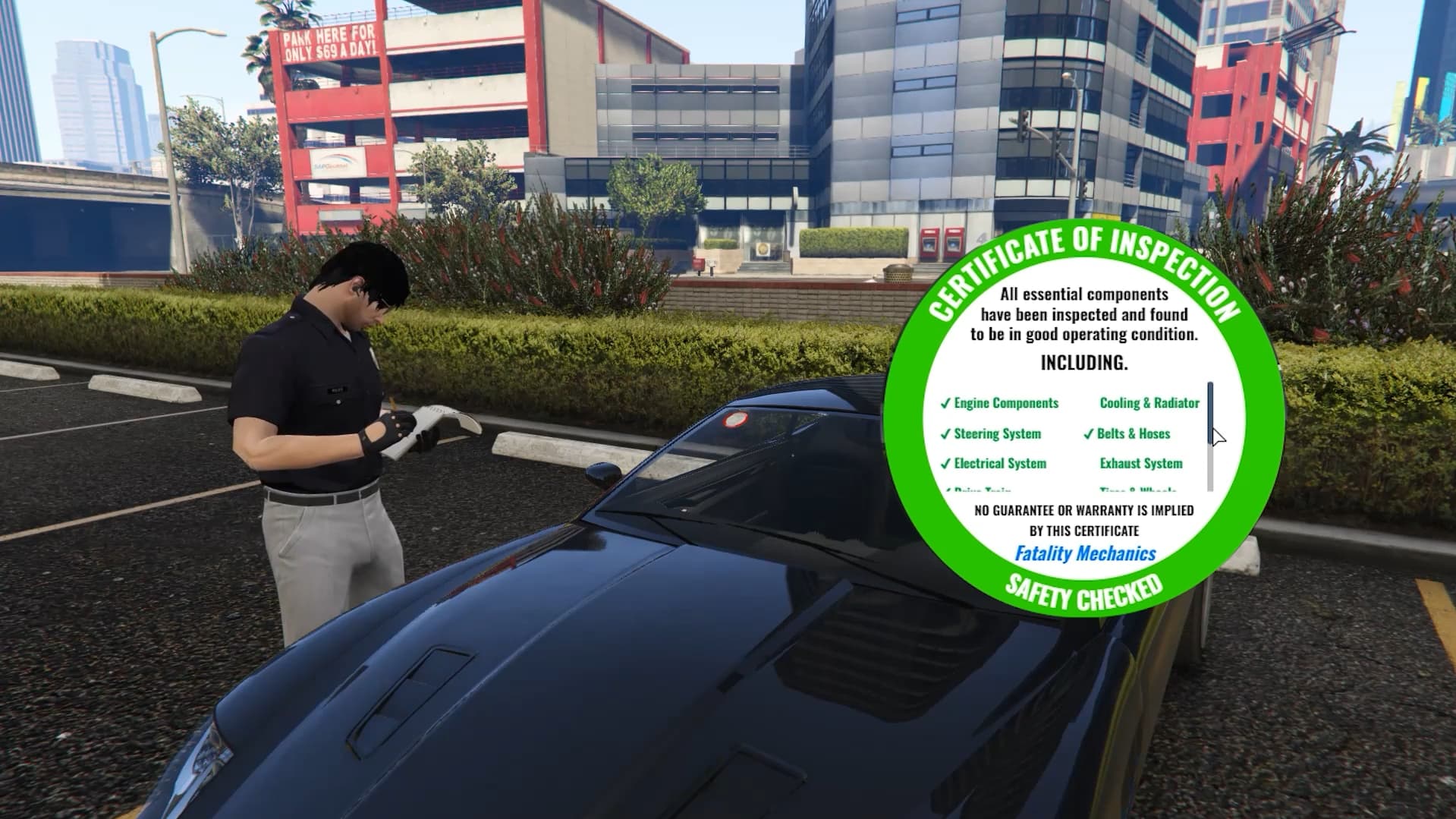This screenshot has width=1456, height=819.
Task: Toggle the Steering System check
Action: [x=998, y=434]
